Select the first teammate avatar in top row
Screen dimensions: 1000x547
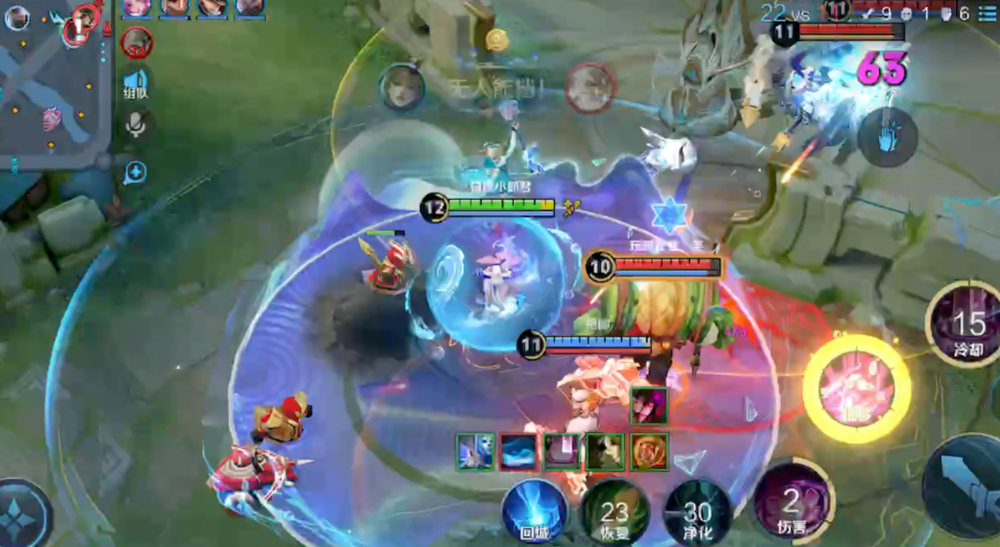tap(136, 7)
